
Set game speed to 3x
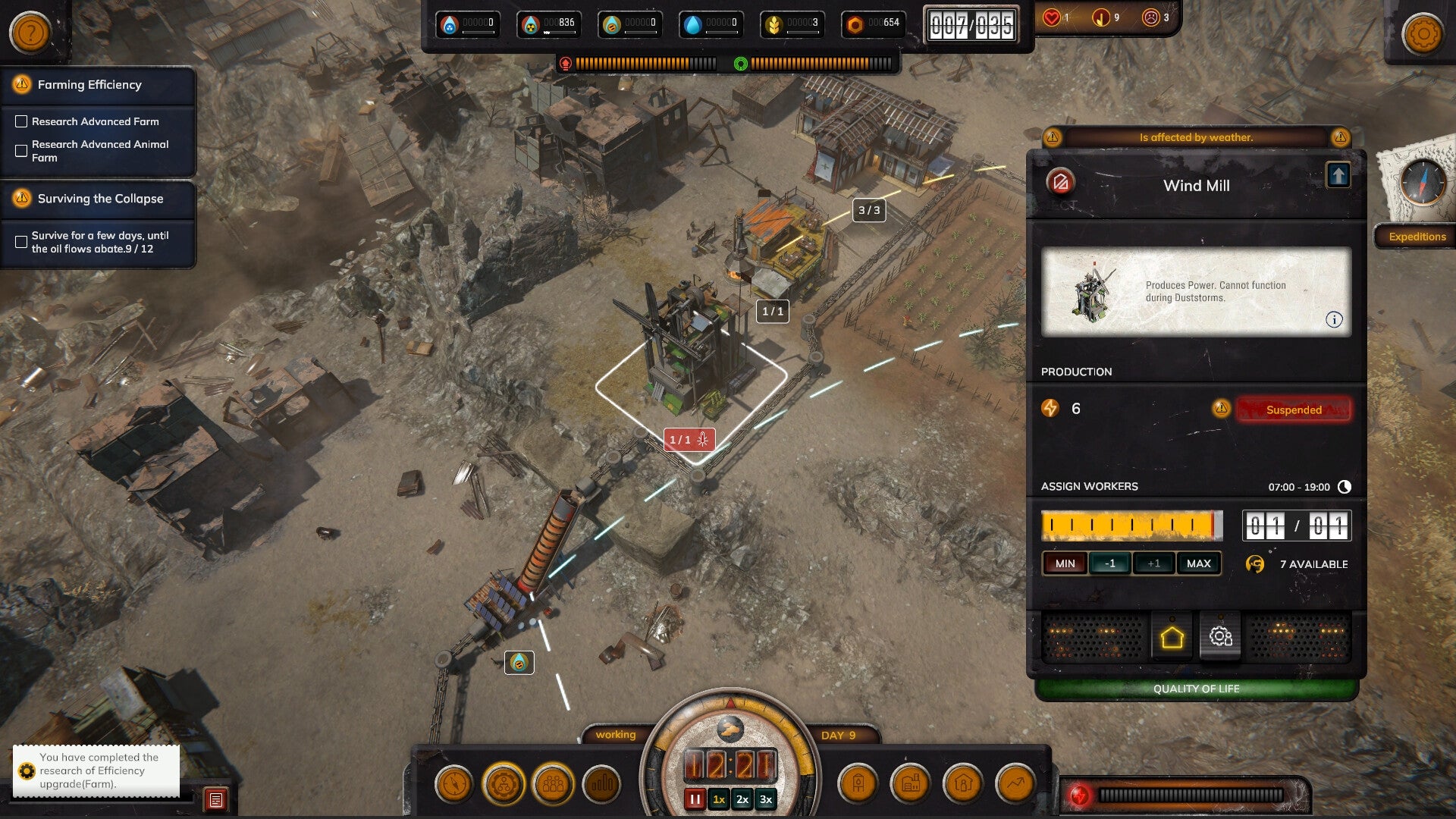tap(765, 799)
